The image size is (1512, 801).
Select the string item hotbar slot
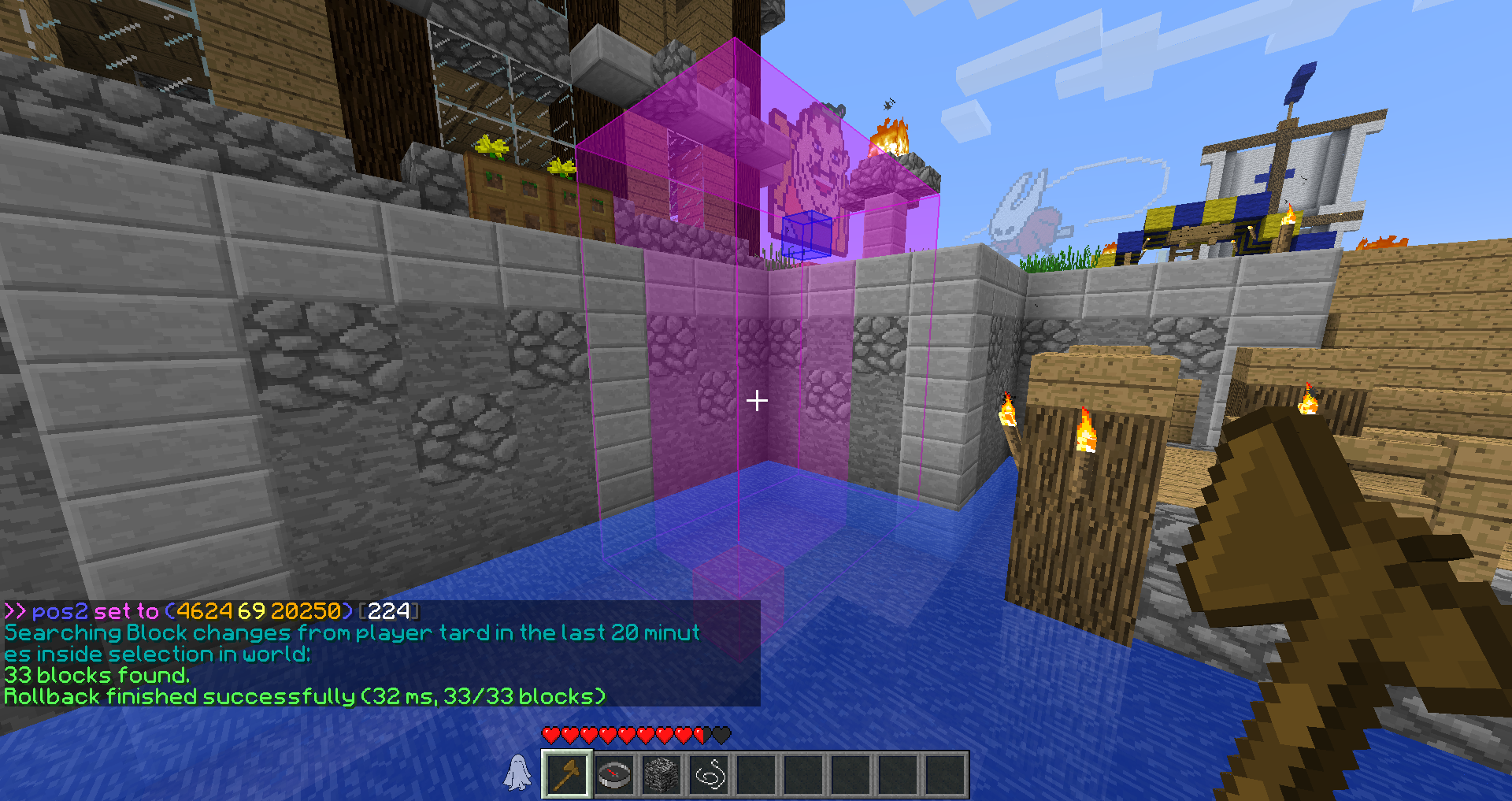(x=709, y=775)
